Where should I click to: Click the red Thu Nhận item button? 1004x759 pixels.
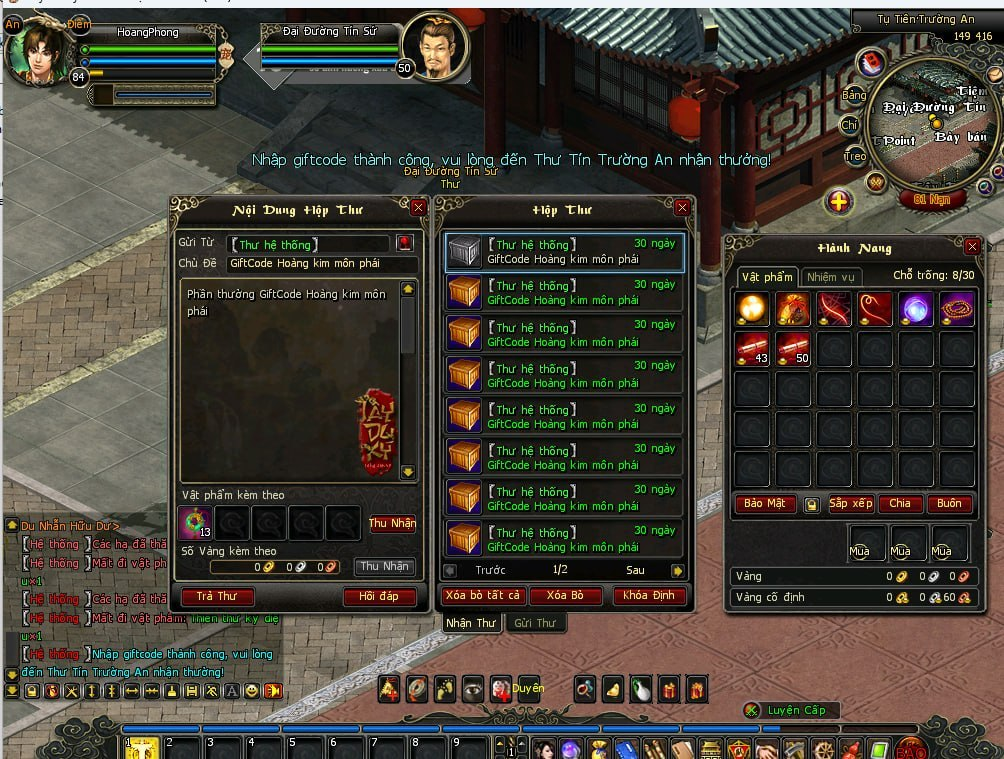(x=392, y=524)
